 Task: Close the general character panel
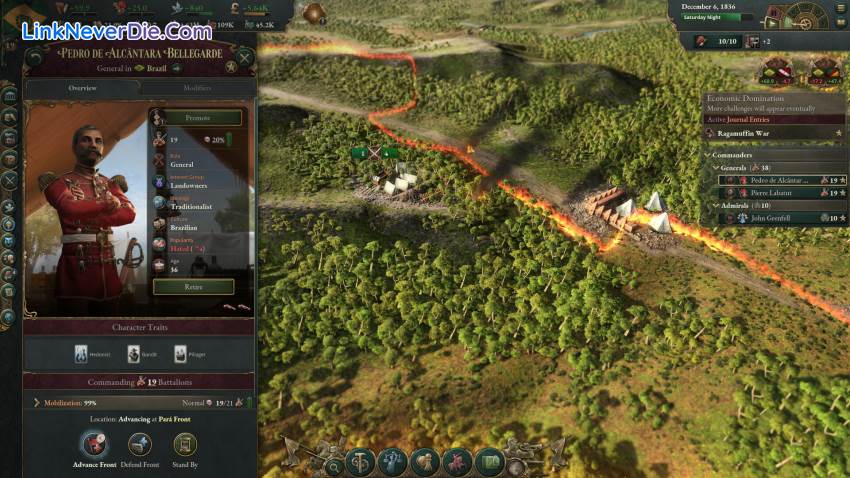(x=244, y=59)
